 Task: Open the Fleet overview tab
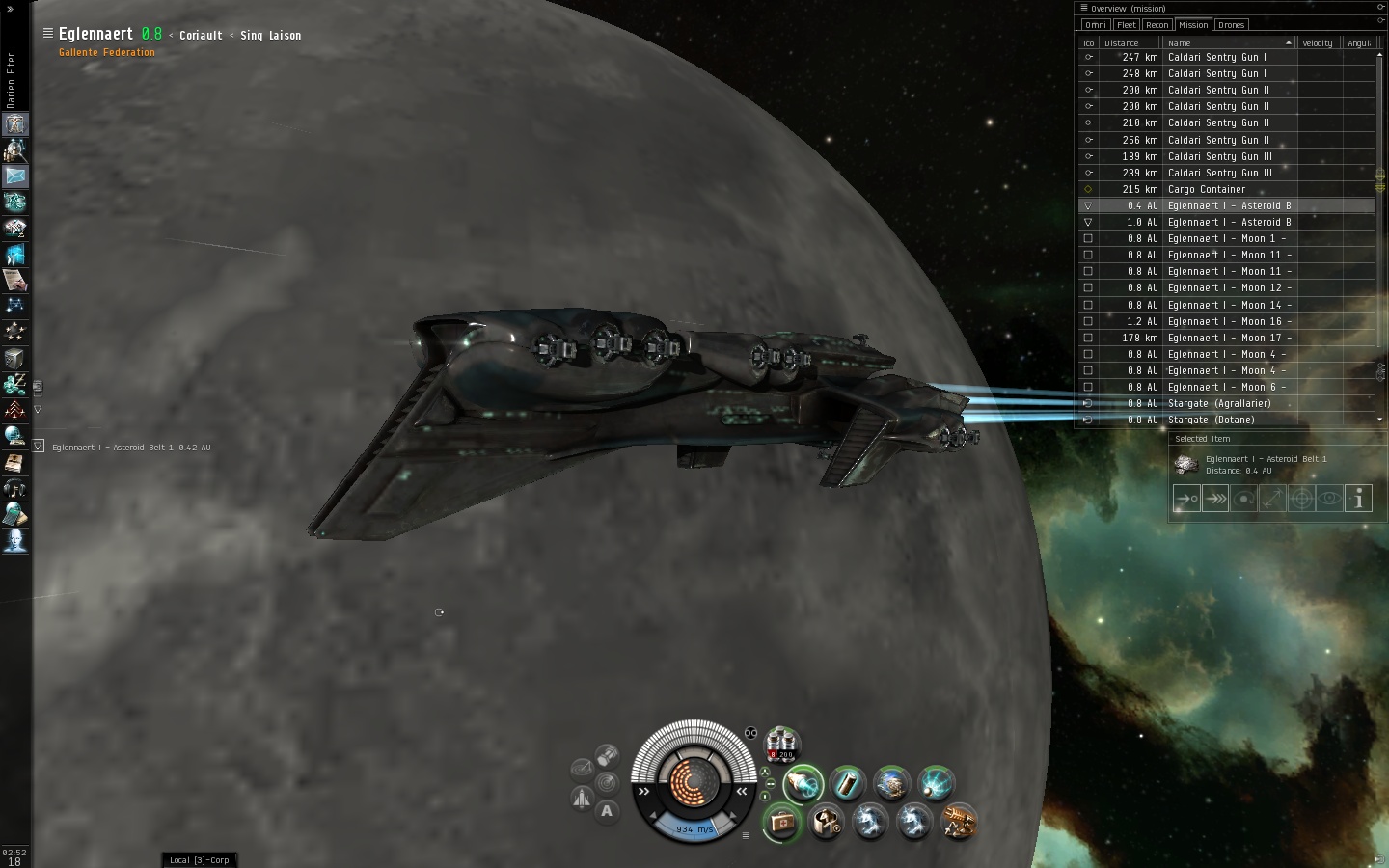point(1126,25)
